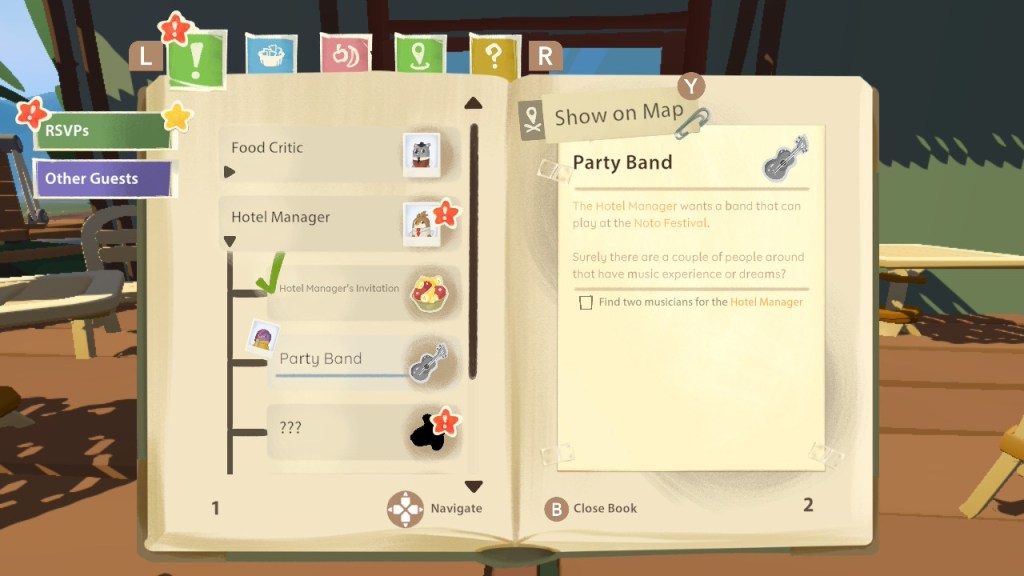Open the pink swirl tab
1024x576 pixels.
click(345, 55)
